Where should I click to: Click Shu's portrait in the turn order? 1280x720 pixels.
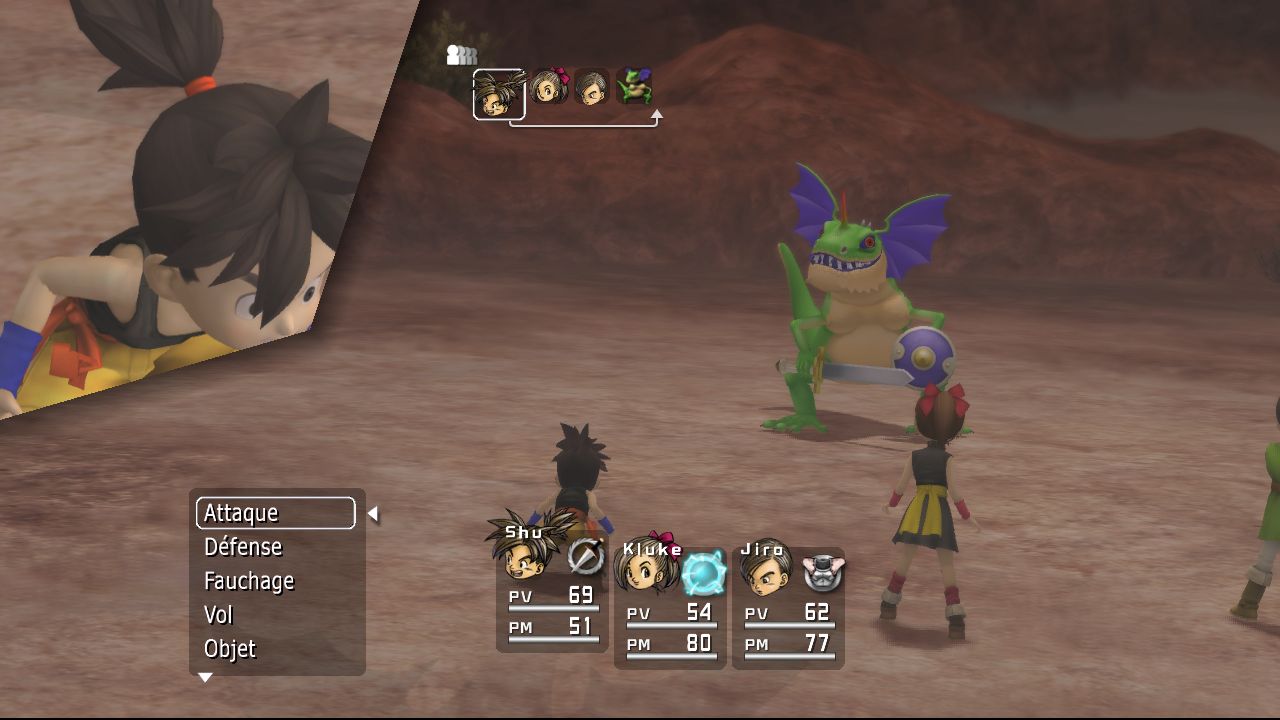(x=498, y=94)
